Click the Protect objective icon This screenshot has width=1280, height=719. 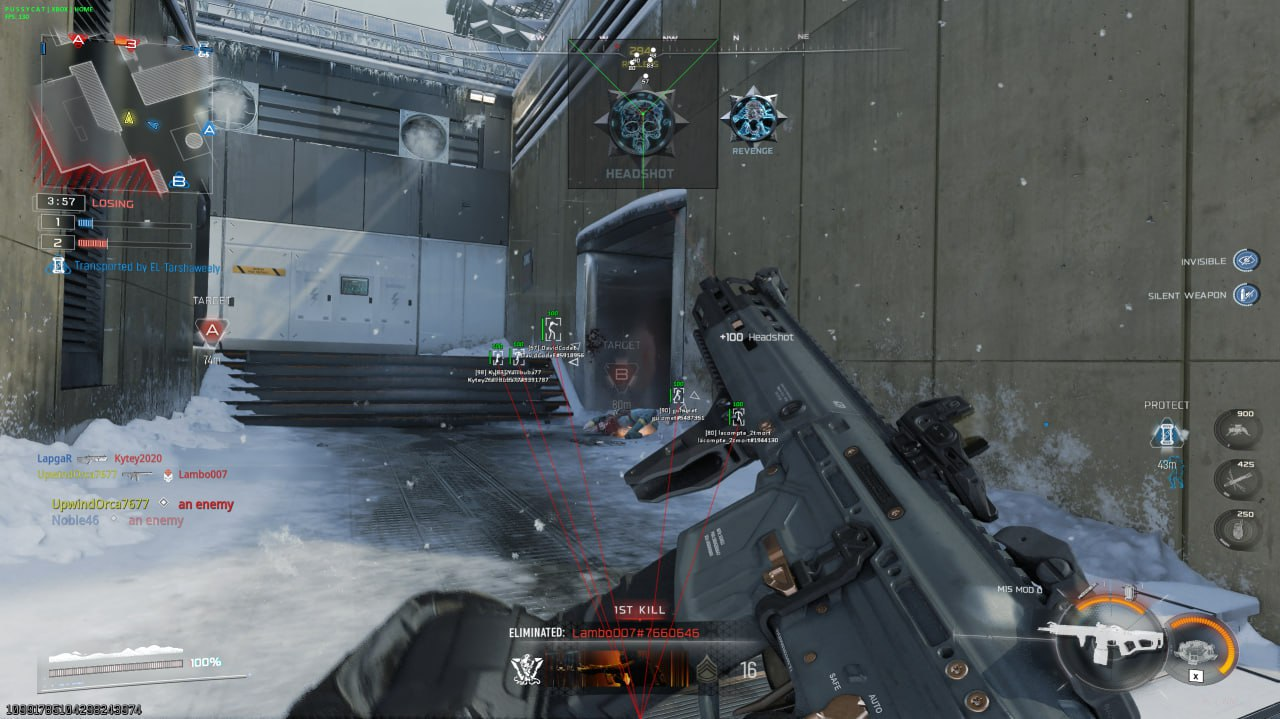pyautogui.click(x=1166, y=433)
